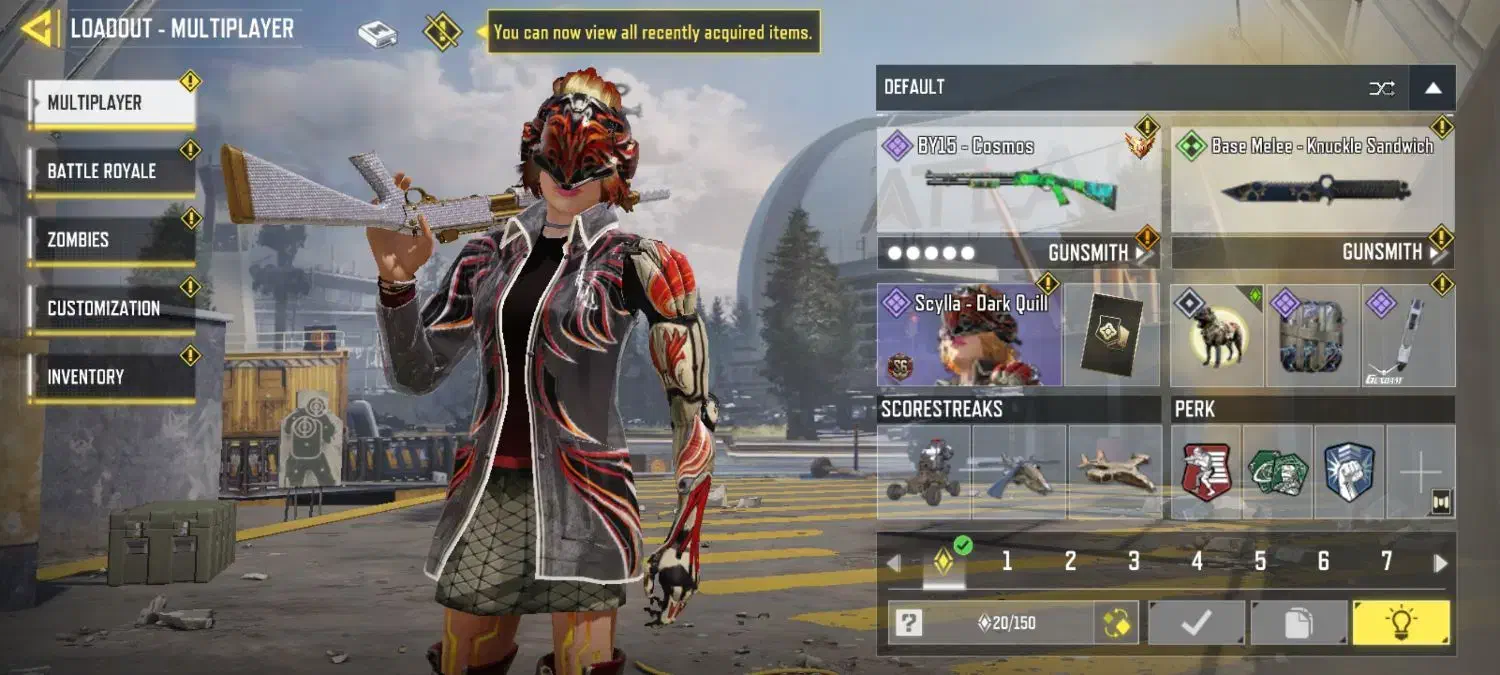Add a perk in the empty plus slot

coord(1420,472)
